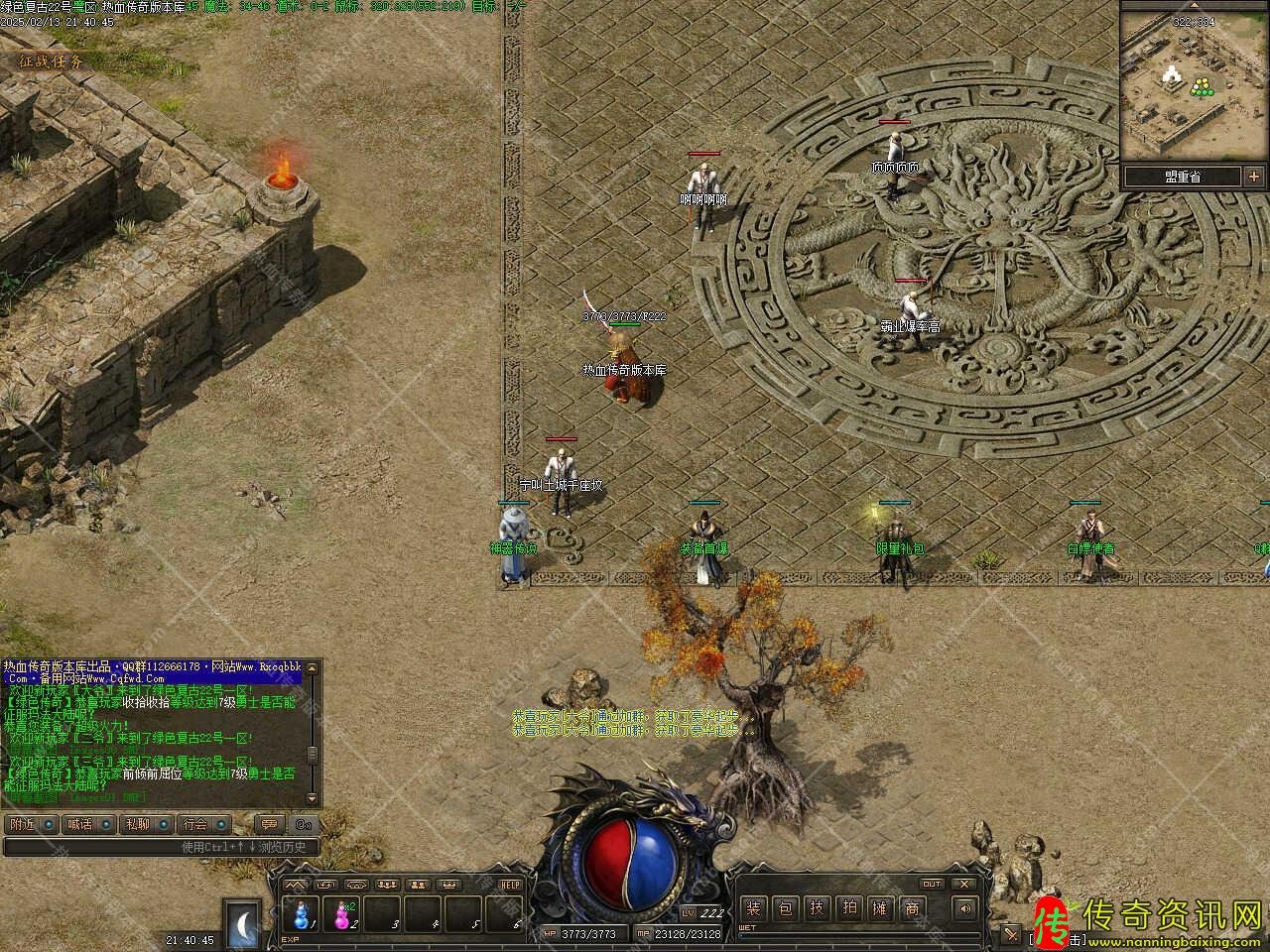
Task: Open the 技 skills panel
Action: (x=817, y=908)
